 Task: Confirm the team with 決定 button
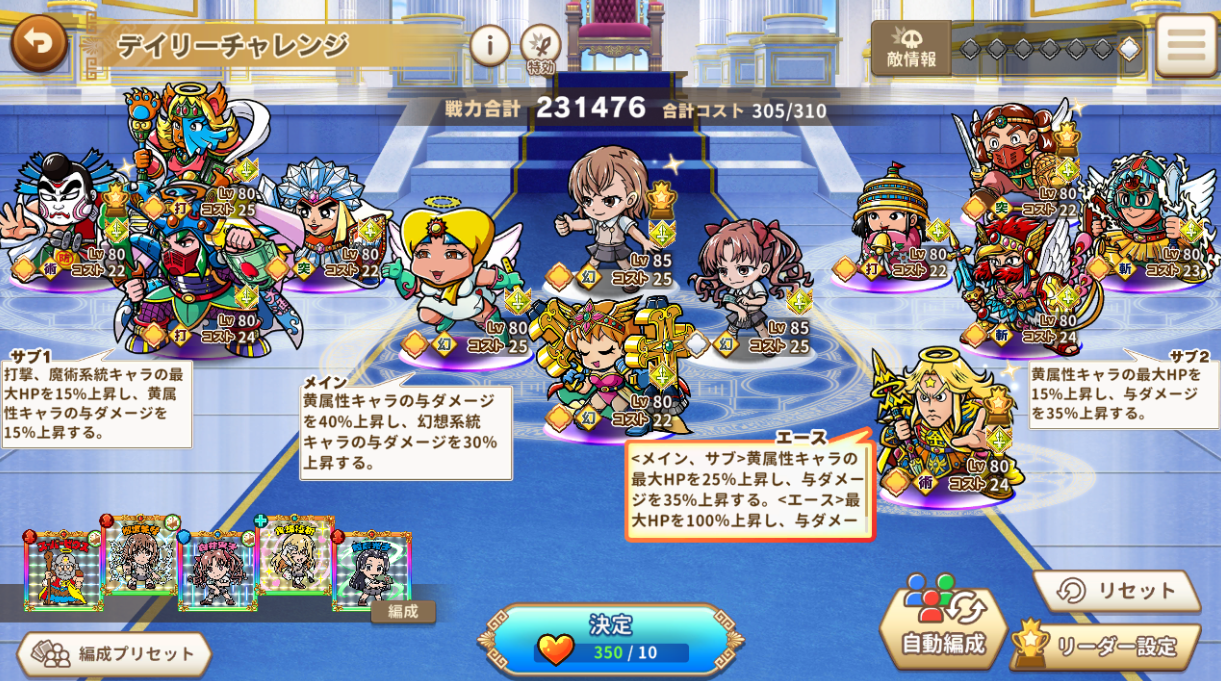point(610,638)
